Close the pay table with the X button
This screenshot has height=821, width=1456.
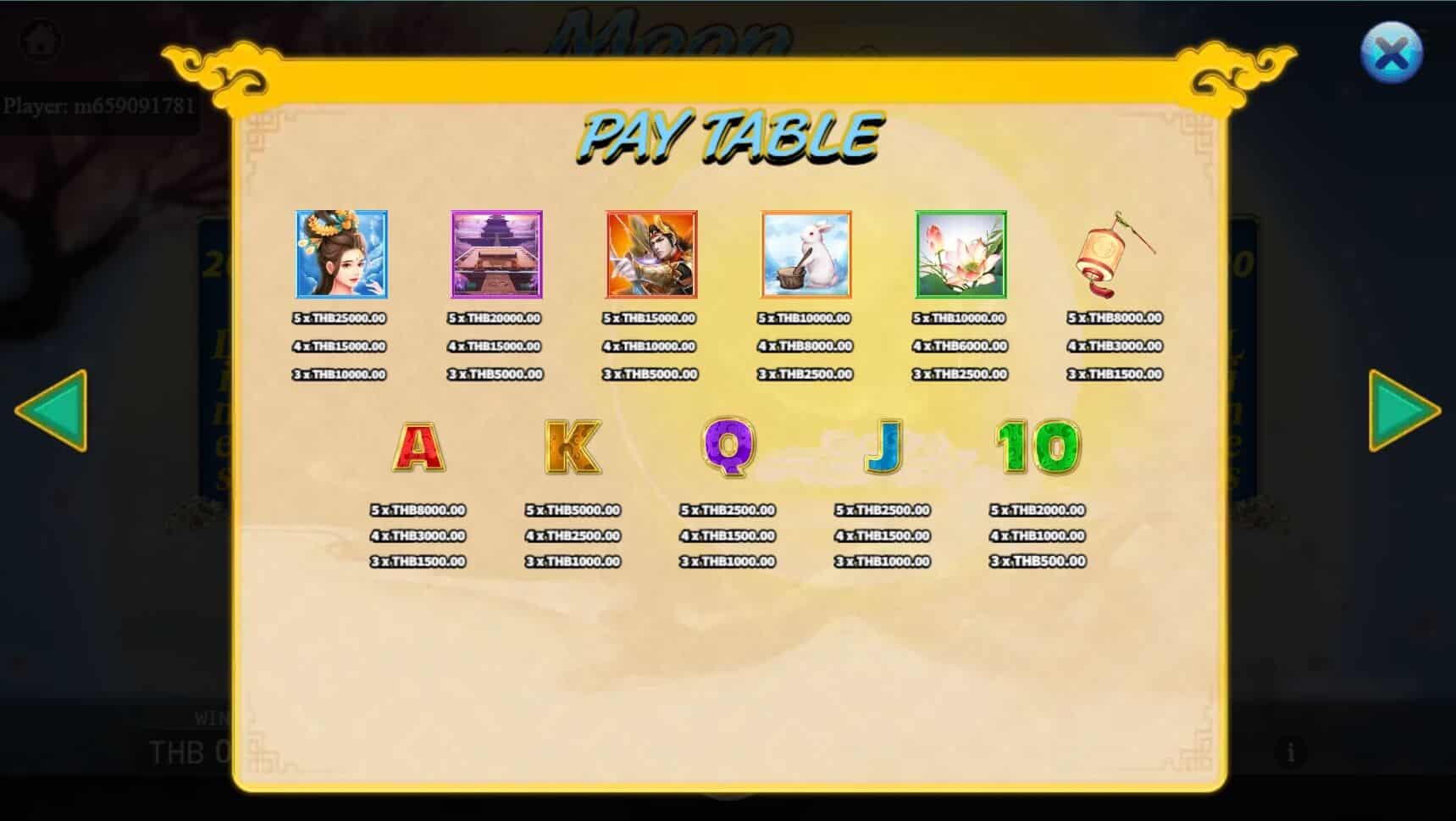1392,53
